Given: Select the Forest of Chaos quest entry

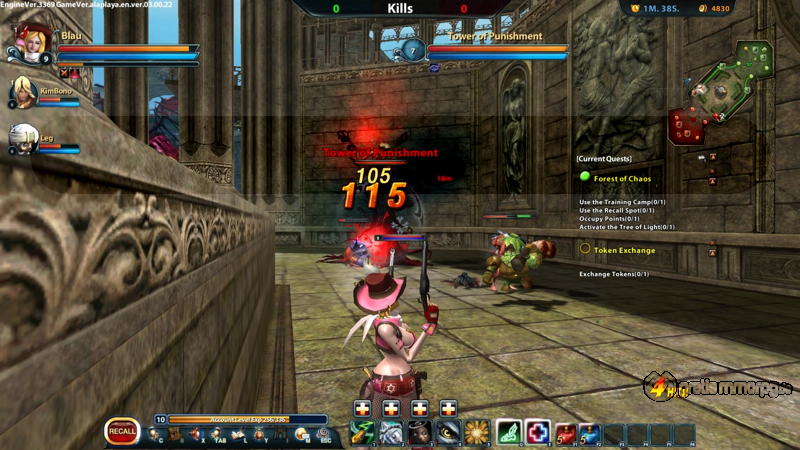Looking at the screenshot, I should pos(621,178).
